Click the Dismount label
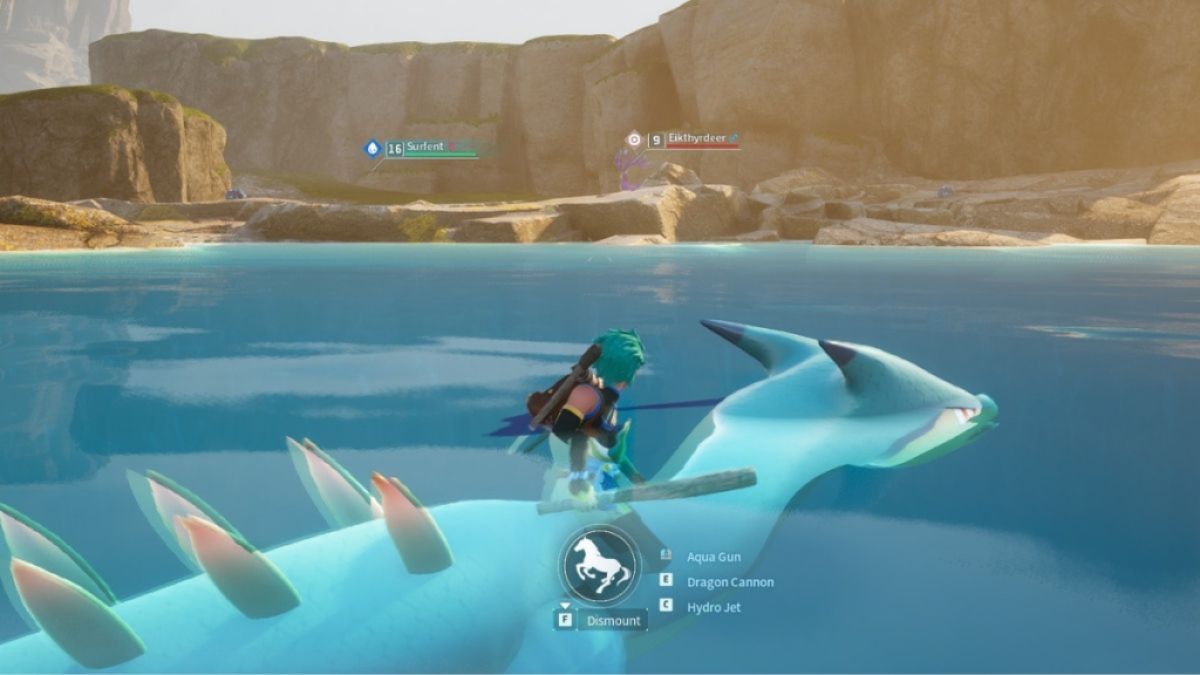Viewport: 1200px width, 675px height. [x=612, y=620]
